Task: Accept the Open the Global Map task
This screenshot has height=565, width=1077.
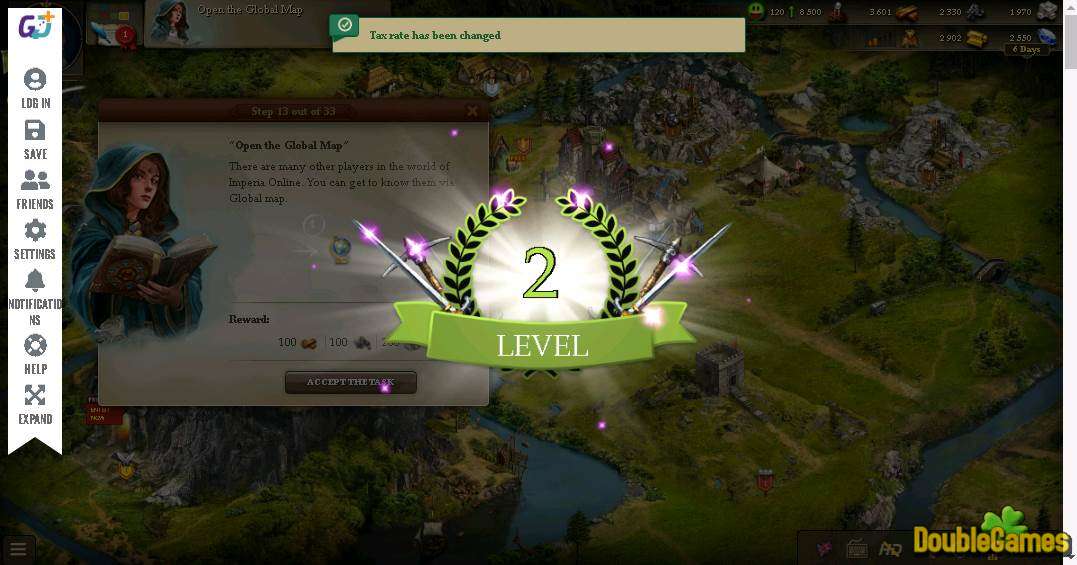Action: pyautogui.click(x=350, y=382)
